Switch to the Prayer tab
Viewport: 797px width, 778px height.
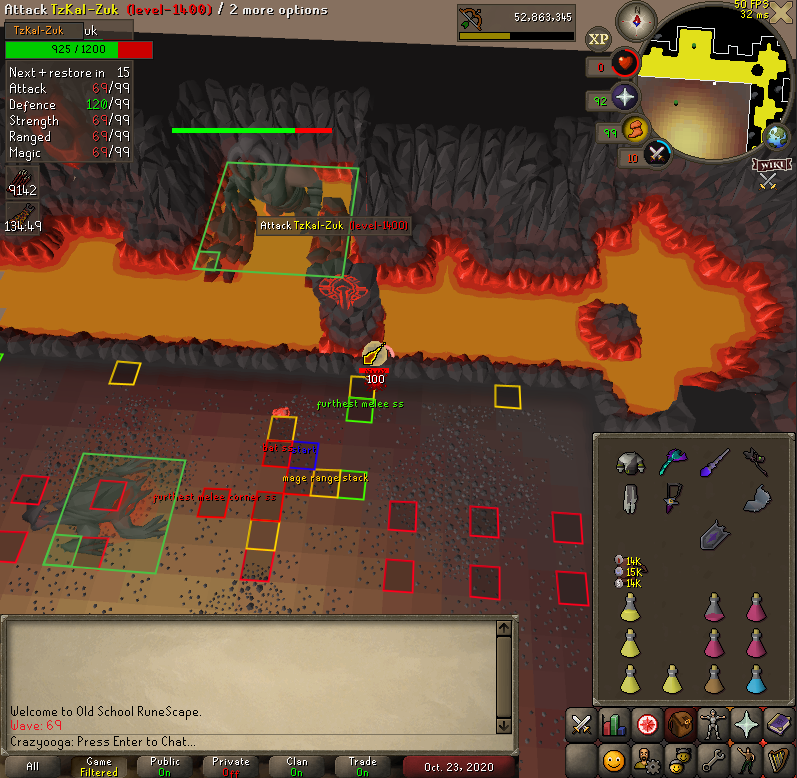point(746,724)
